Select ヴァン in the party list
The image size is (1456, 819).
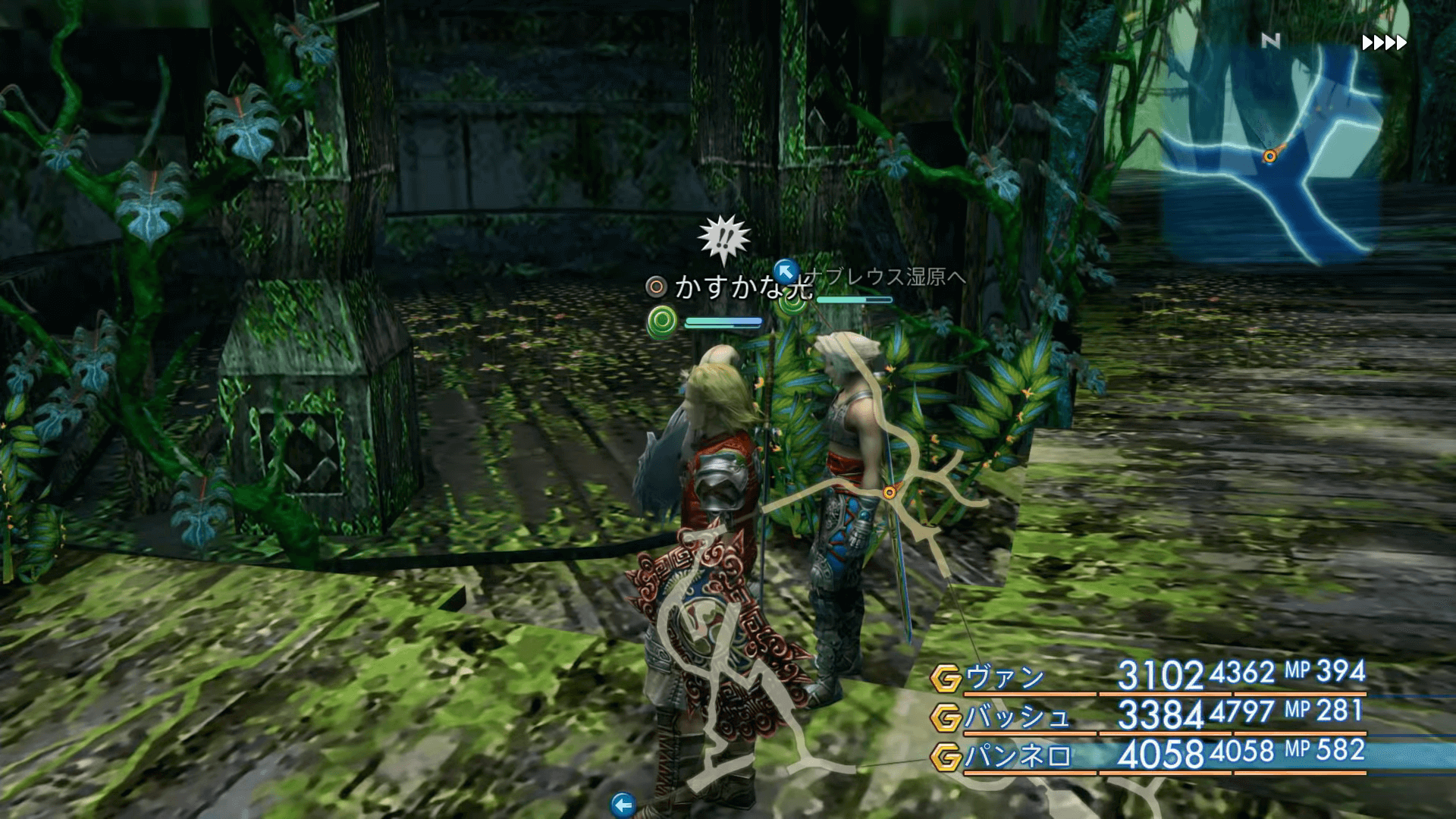[x=1005, y=677]
